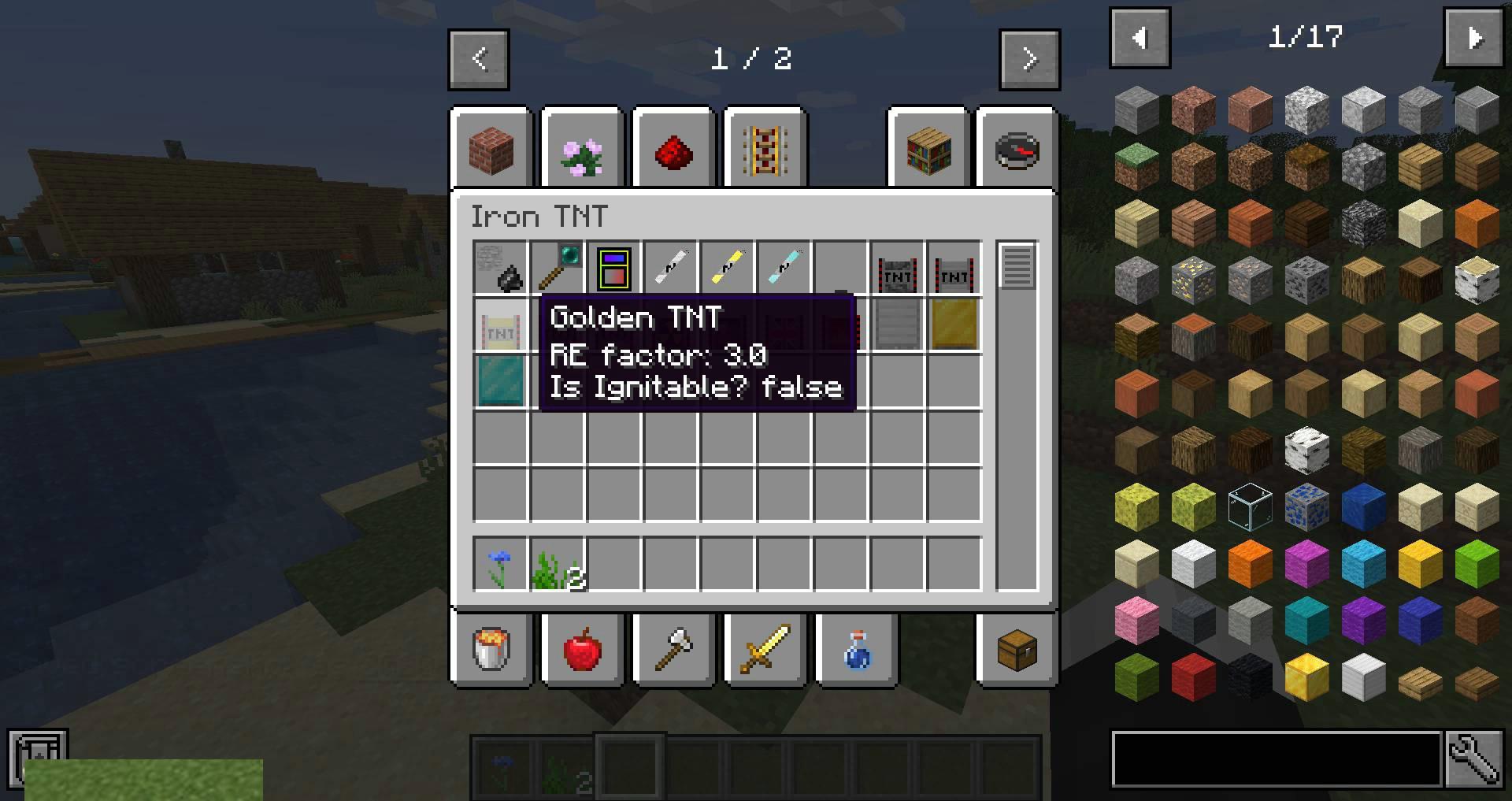
Task: Select the golden sword Combat tab
Action: point(765,649)
